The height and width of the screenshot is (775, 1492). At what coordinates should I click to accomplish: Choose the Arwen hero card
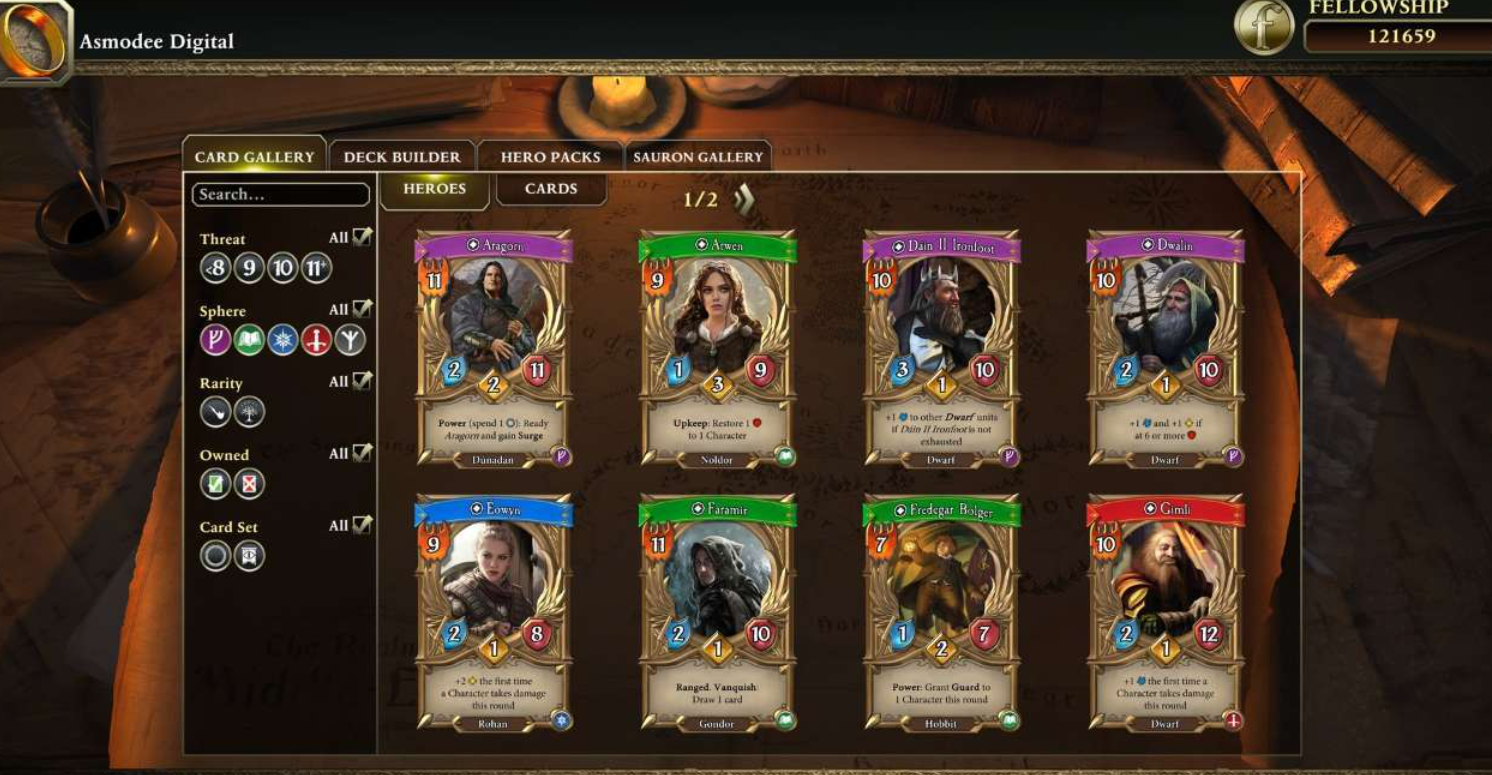[x=717, y=348]
